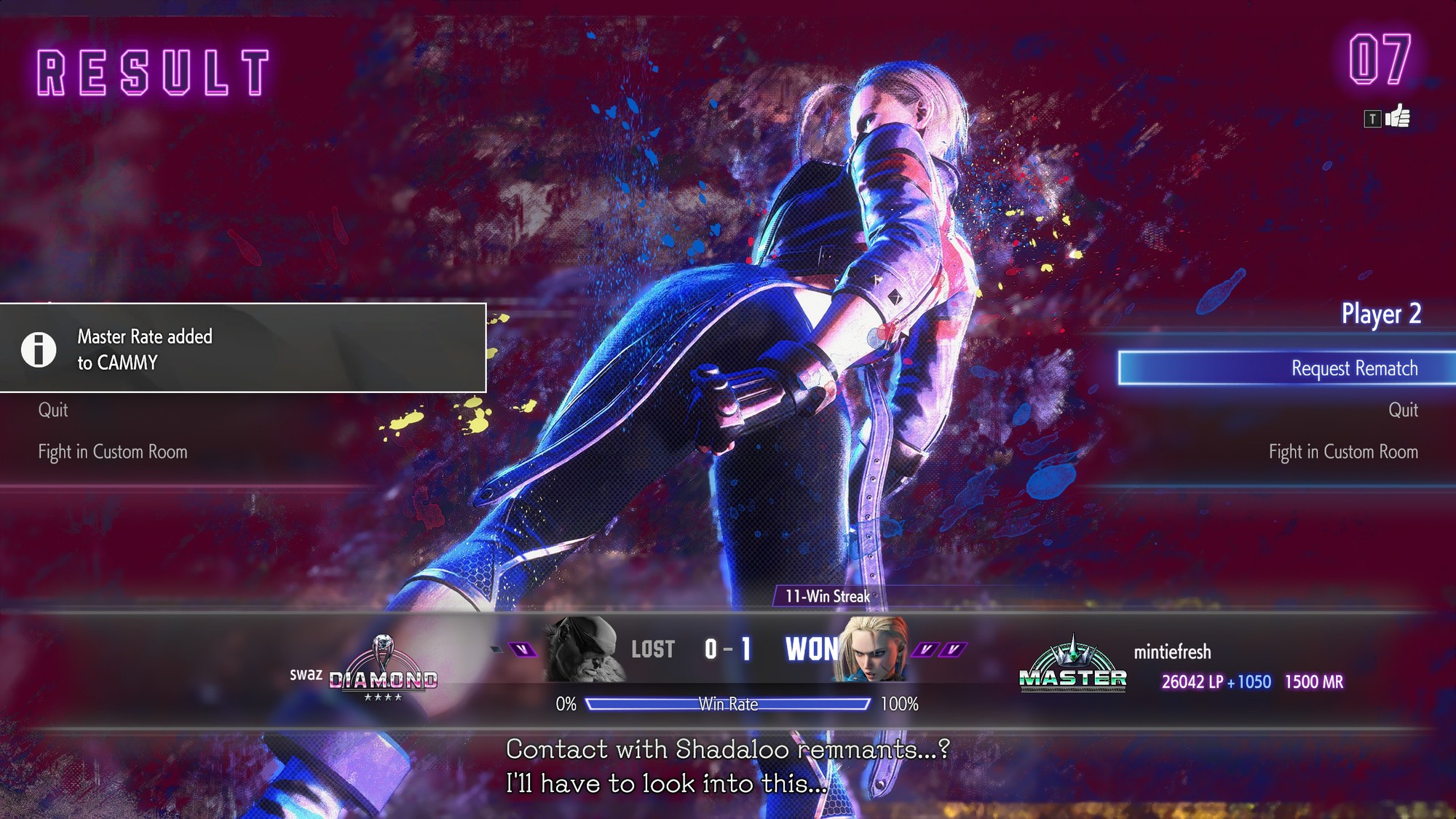The image size is (1456, 819).
Task: Choose Quit below the Master Rate notice
Action: pyautogui.click(x=53, y=410)
